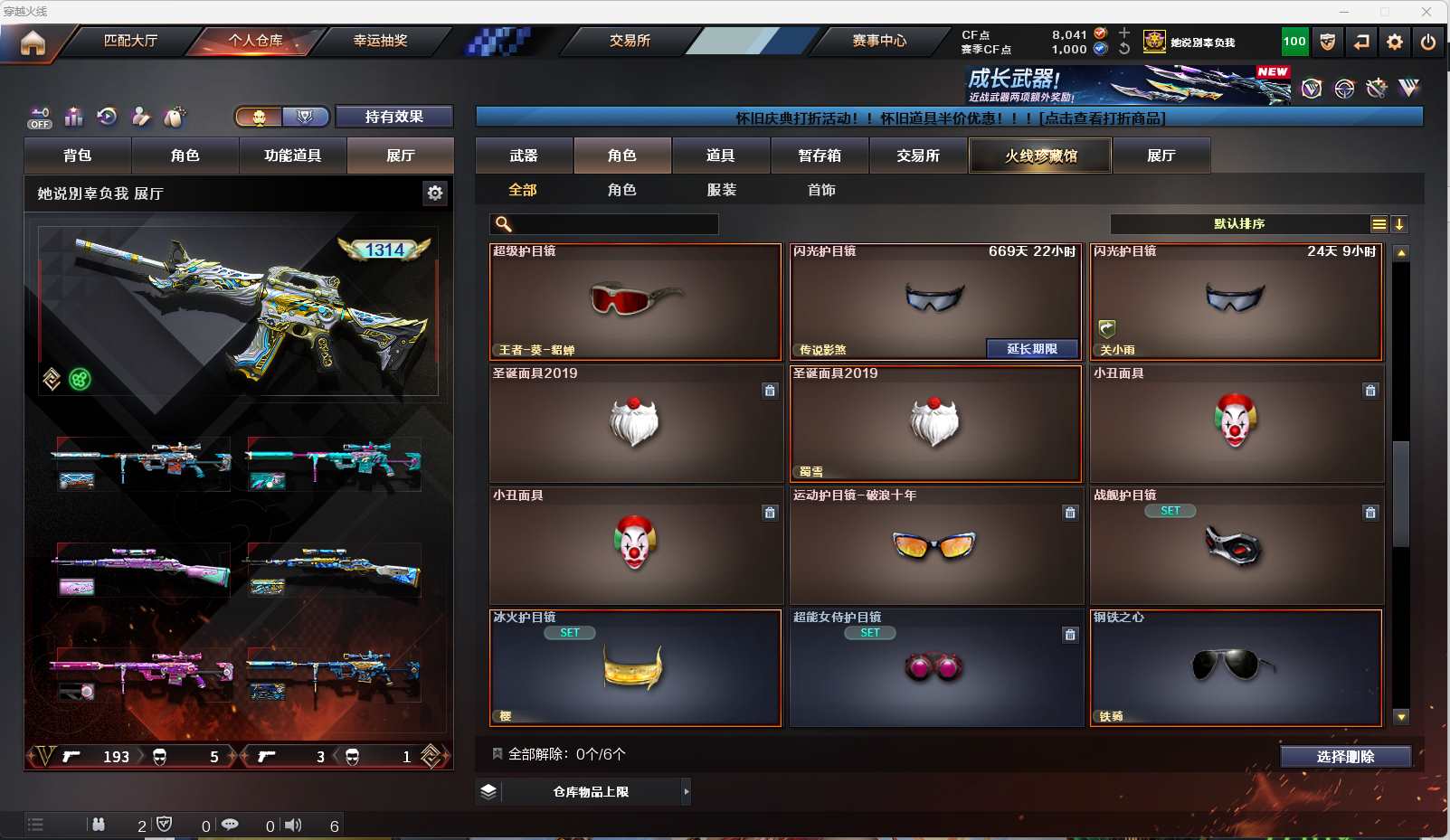Open the 武器 weapons tab

[x=524, y=156]
